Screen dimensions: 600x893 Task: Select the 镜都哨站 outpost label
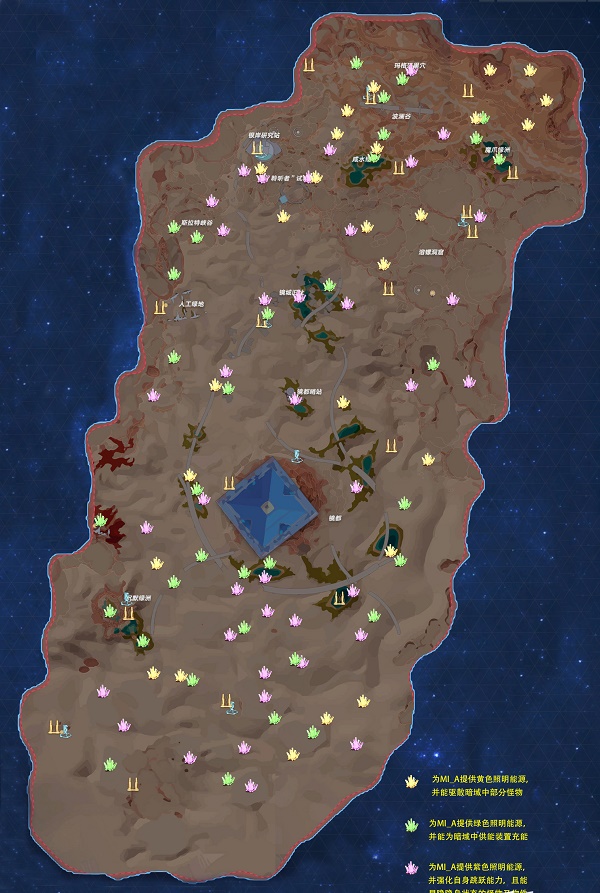[310, 391]
